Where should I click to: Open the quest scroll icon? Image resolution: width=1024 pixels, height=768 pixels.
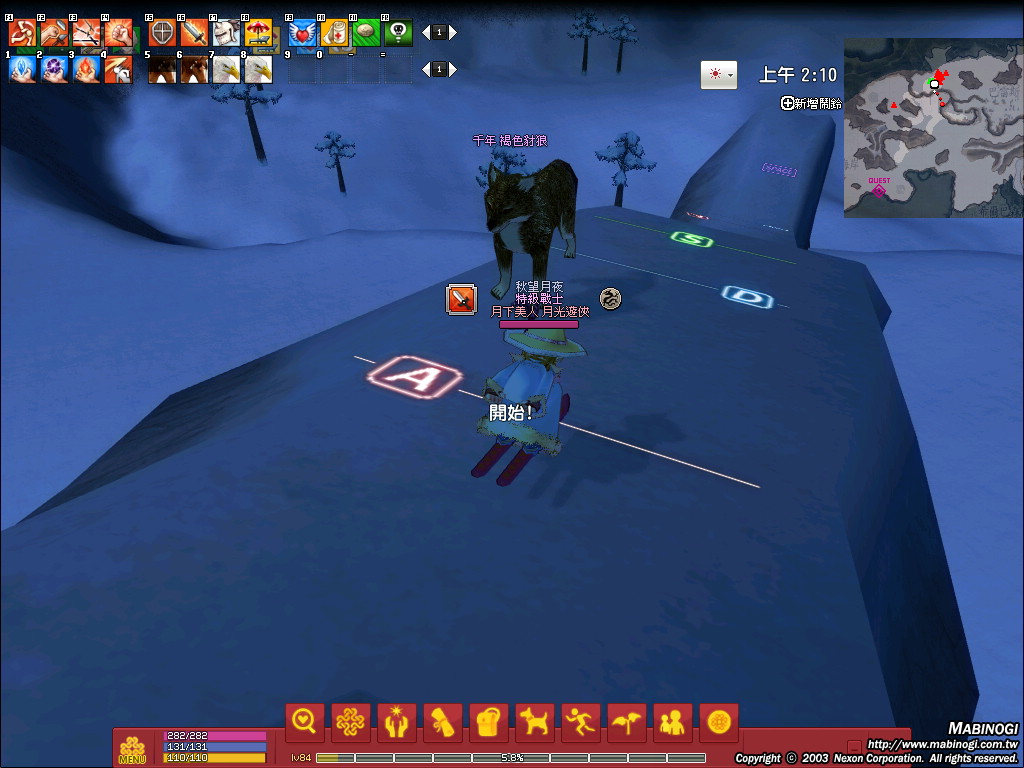tap(442, 721)
